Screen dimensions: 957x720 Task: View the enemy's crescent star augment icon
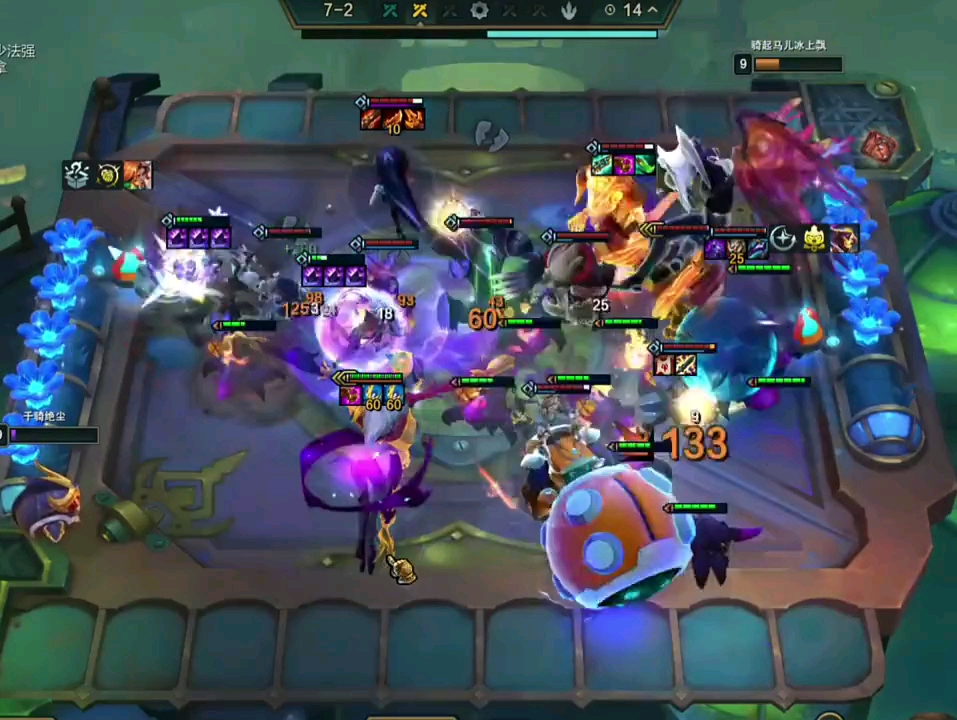pos(783,238)
